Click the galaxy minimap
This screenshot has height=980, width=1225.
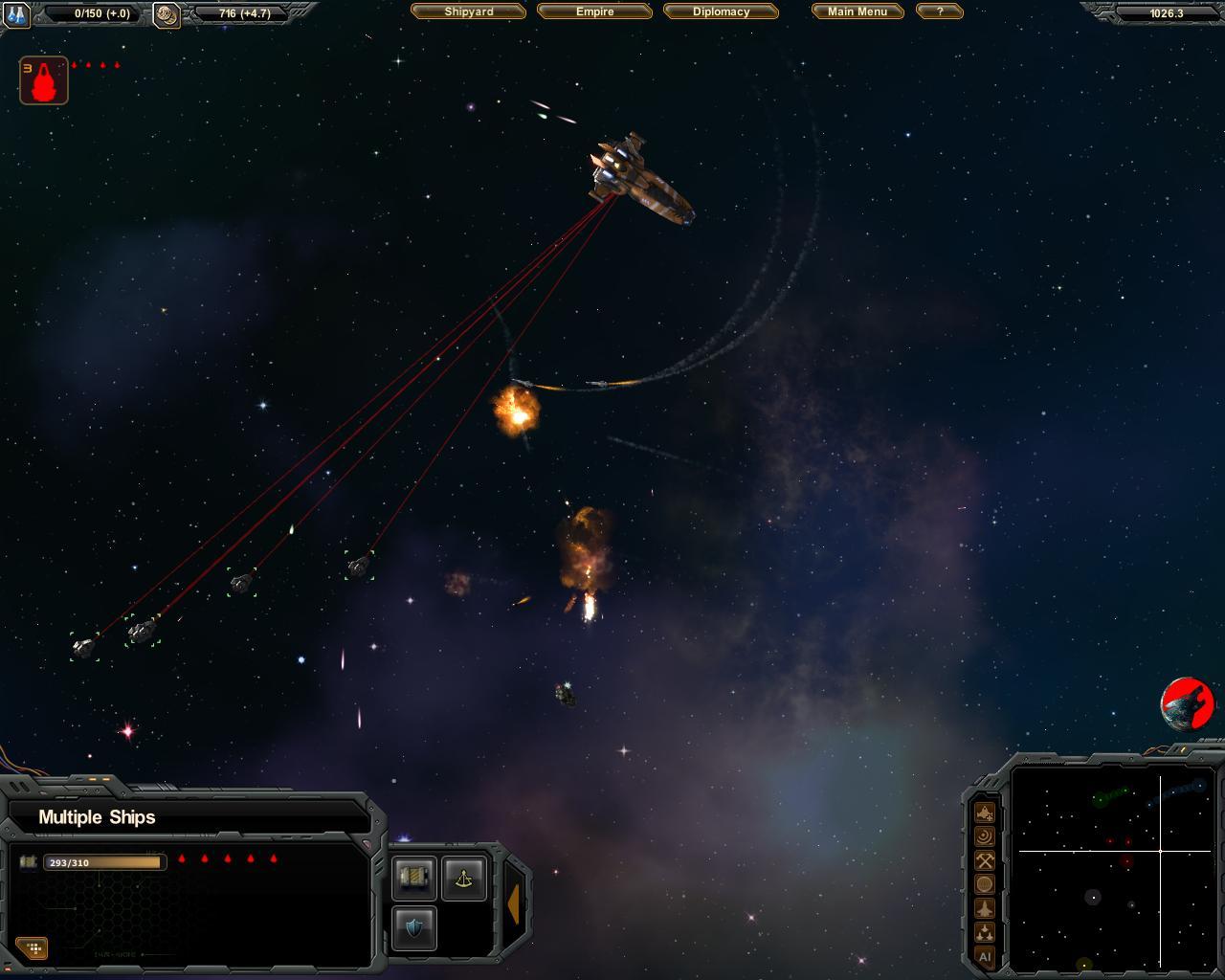click(x=1112, y=867)
